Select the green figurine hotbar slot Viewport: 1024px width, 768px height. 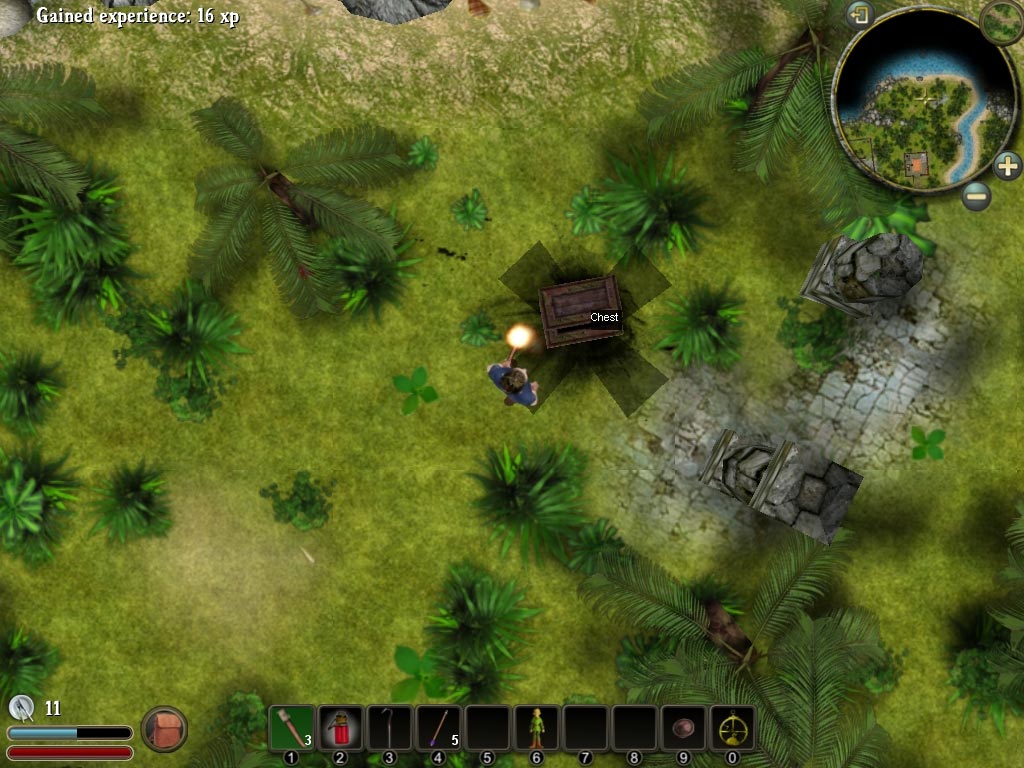(x=536, y=728)
